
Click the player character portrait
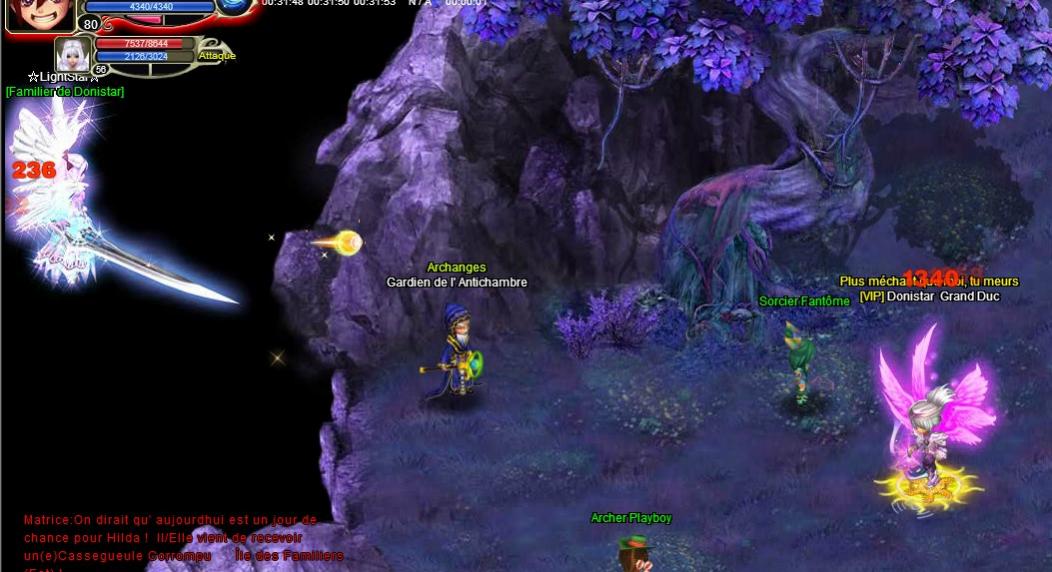[x=40, y=13]
